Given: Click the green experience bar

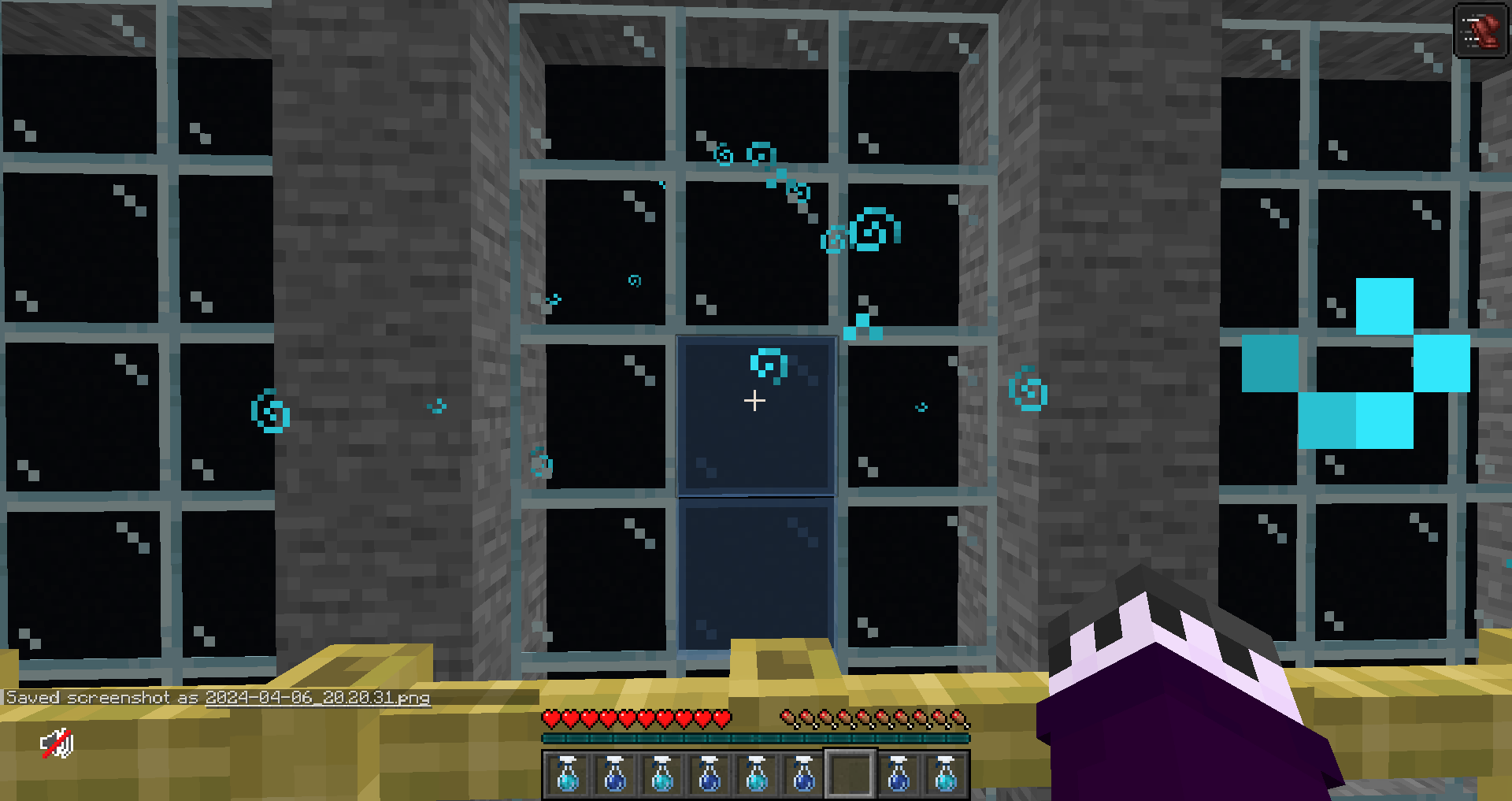Looking at the screenshot, I should (x=754, y=739).
